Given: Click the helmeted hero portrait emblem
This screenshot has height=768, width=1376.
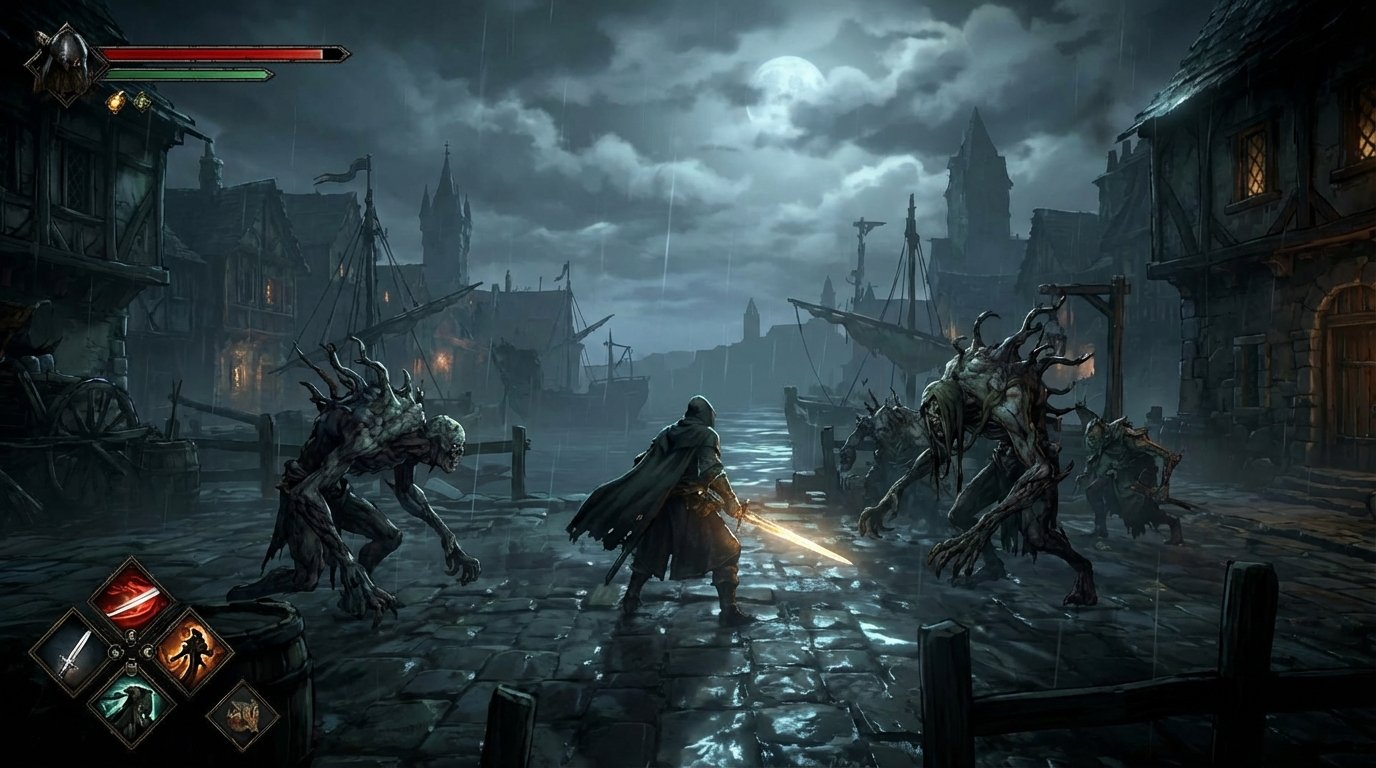Looking at the screenshot, I should (66, 61).
